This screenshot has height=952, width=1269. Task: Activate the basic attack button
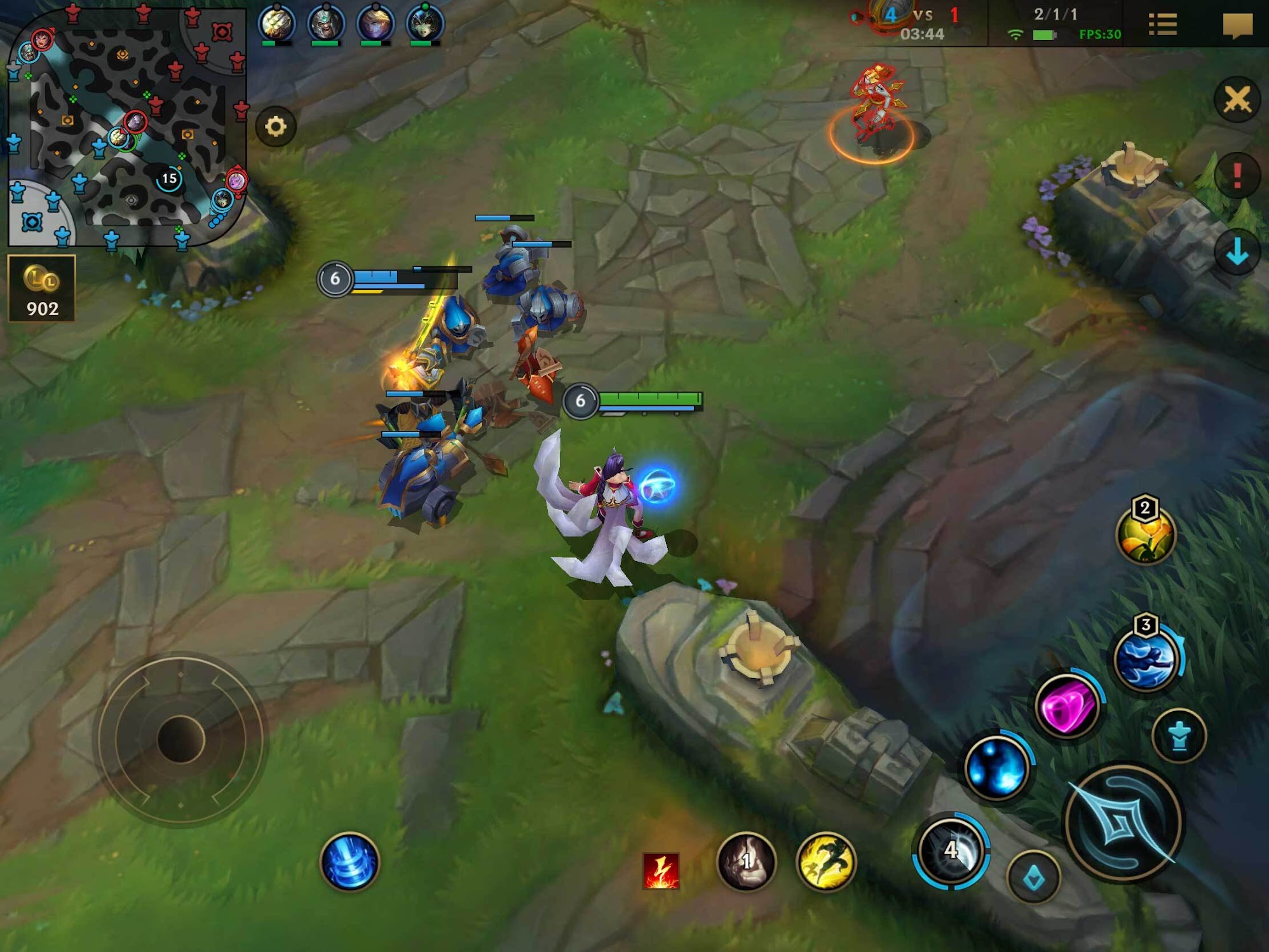coord(1122,824)
